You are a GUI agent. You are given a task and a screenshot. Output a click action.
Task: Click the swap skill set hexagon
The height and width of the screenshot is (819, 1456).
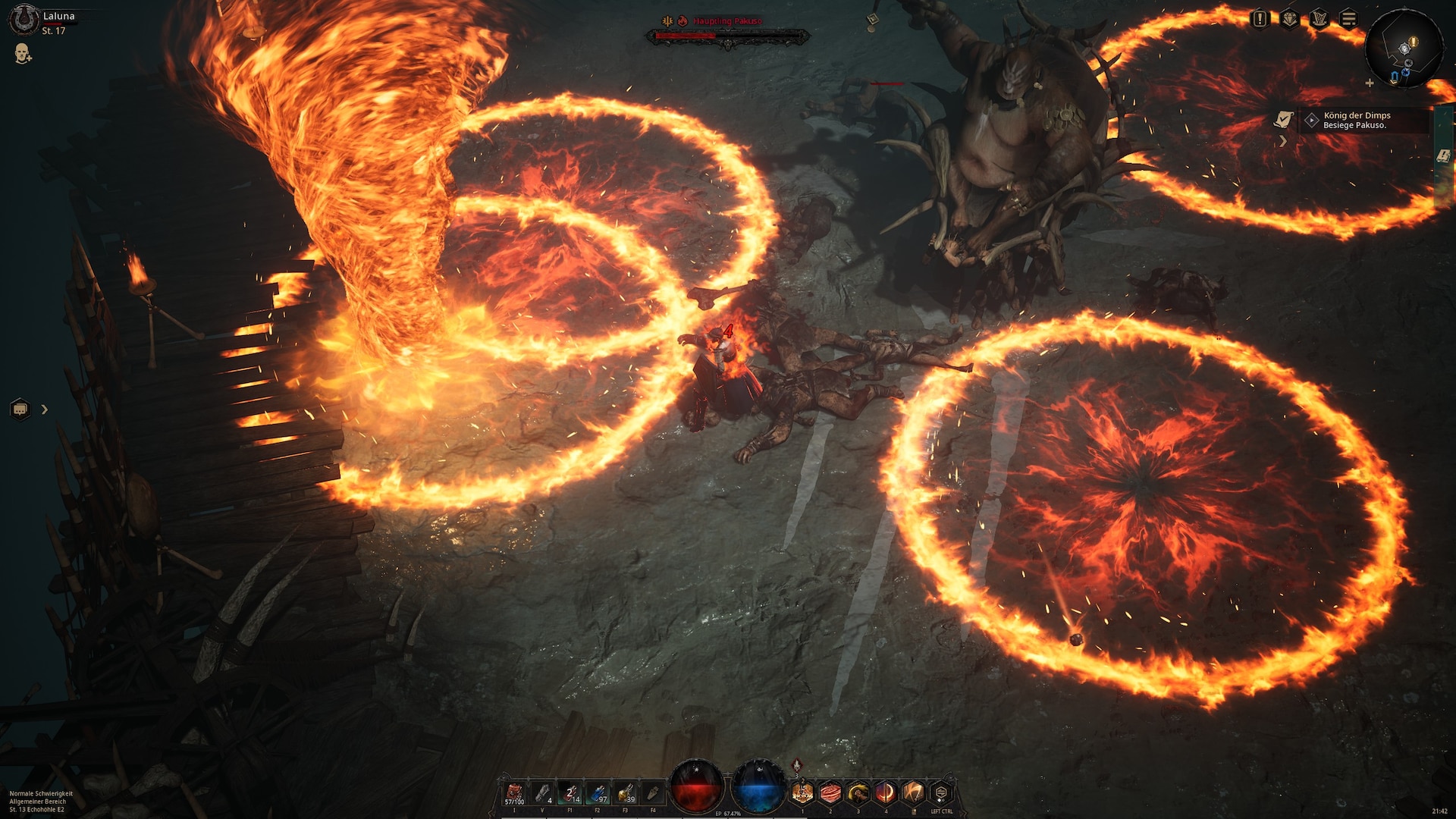[x=941, y=793]
